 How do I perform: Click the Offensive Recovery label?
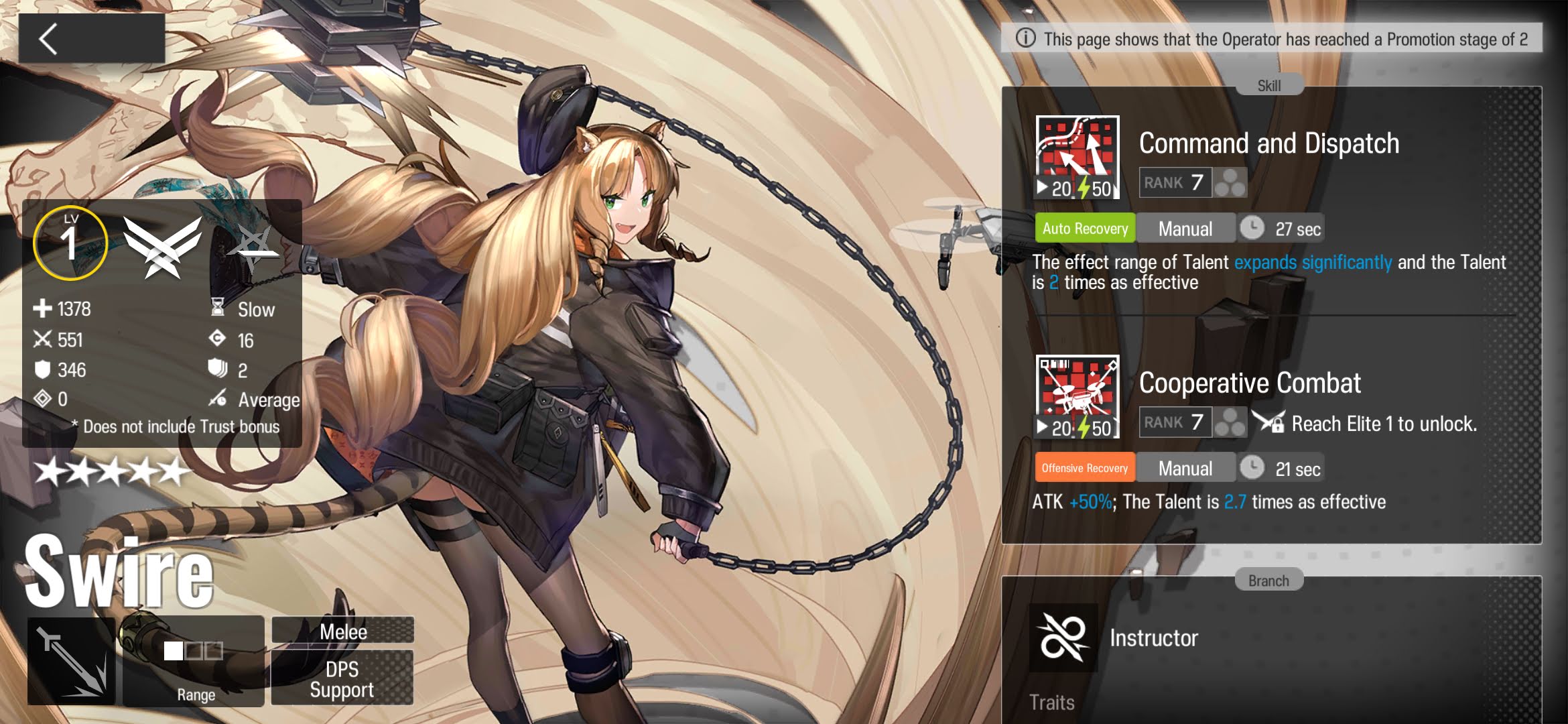click(x=1085, y=468)
